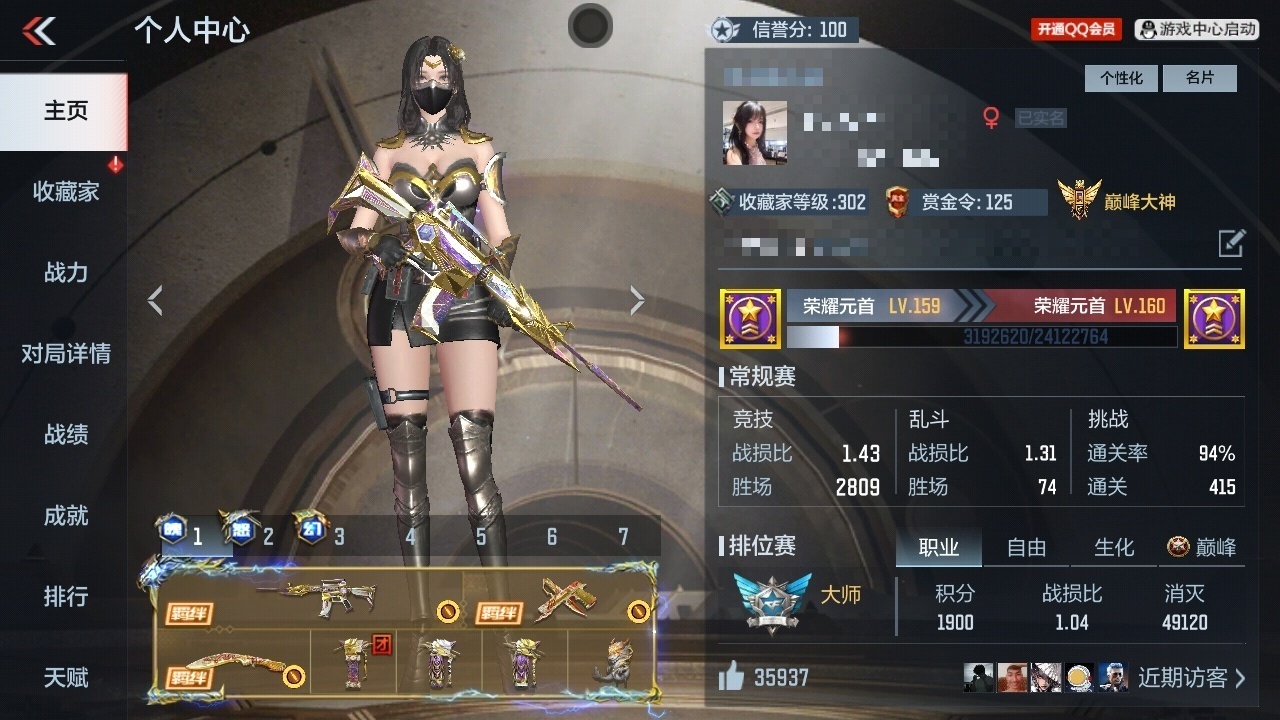Switch ranked stats to 自由 tab

1026,547
